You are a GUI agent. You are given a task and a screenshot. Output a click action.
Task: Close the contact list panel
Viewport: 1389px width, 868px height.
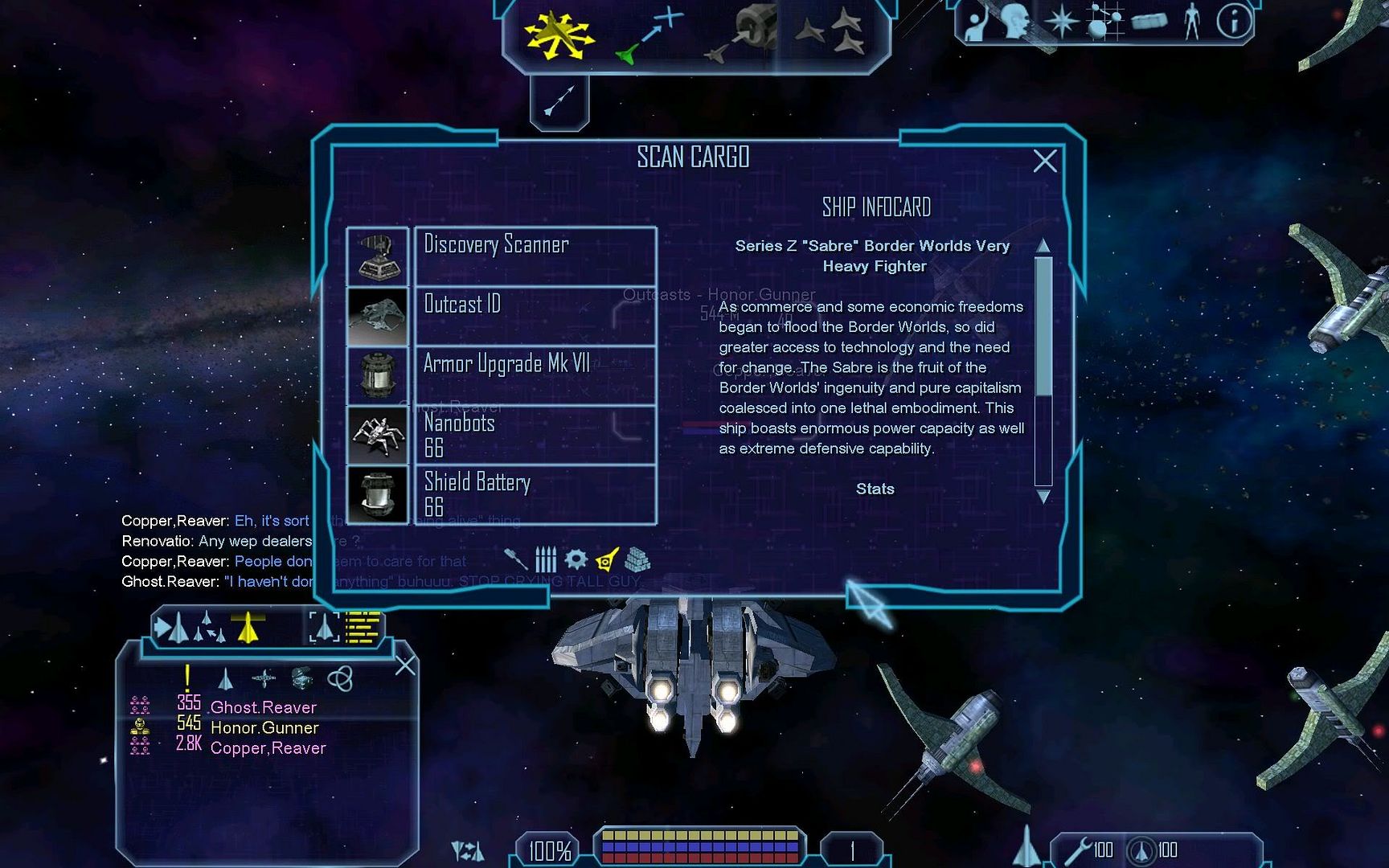pyautogui.click(x=406, y=665)
